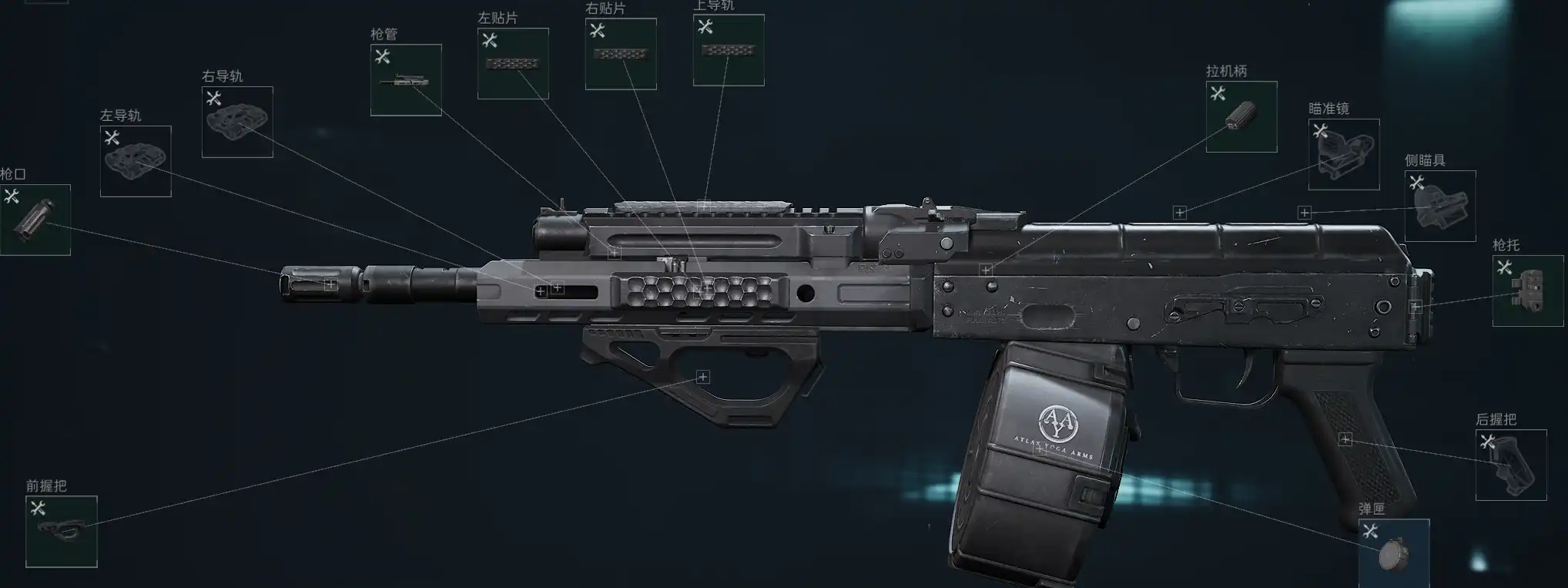Screen dimensions: 1568x588
Task: Click the 后握把 rear grip slot
Action: (x=1511, y=465)
